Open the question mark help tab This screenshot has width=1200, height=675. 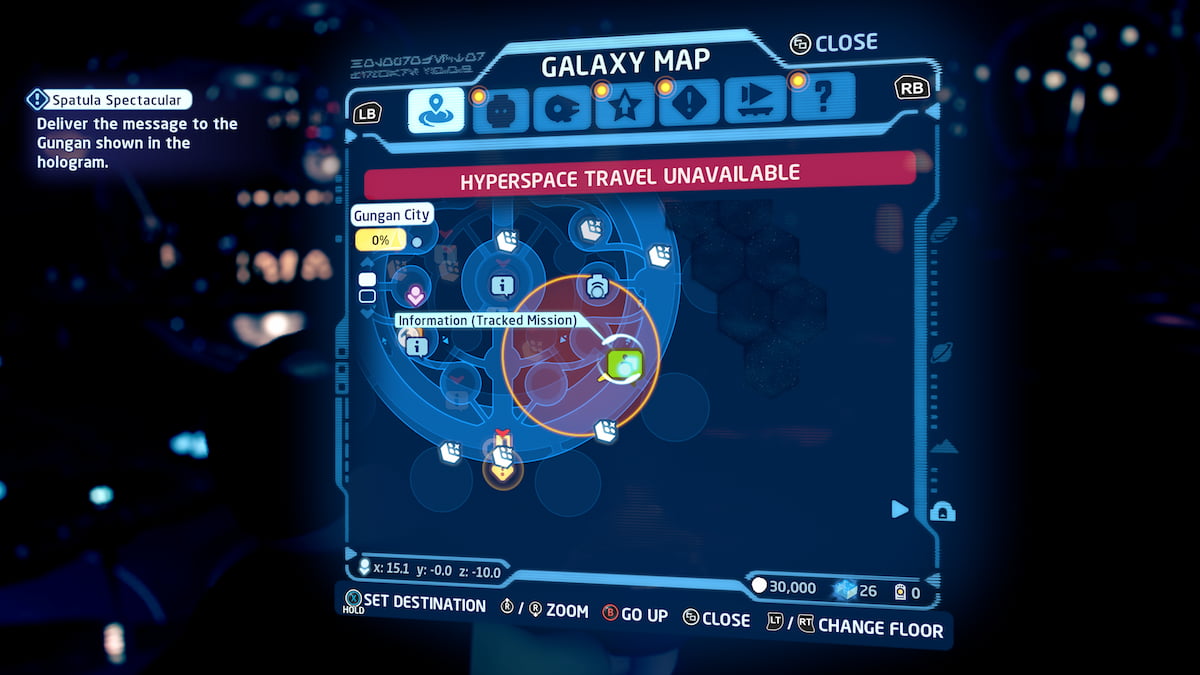[822, 98]
